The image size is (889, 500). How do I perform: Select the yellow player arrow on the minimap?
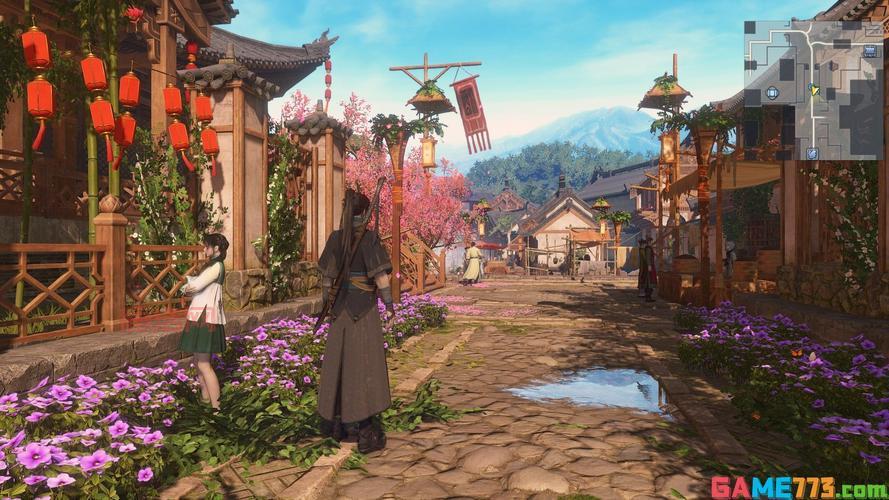[x=814, y=90]
